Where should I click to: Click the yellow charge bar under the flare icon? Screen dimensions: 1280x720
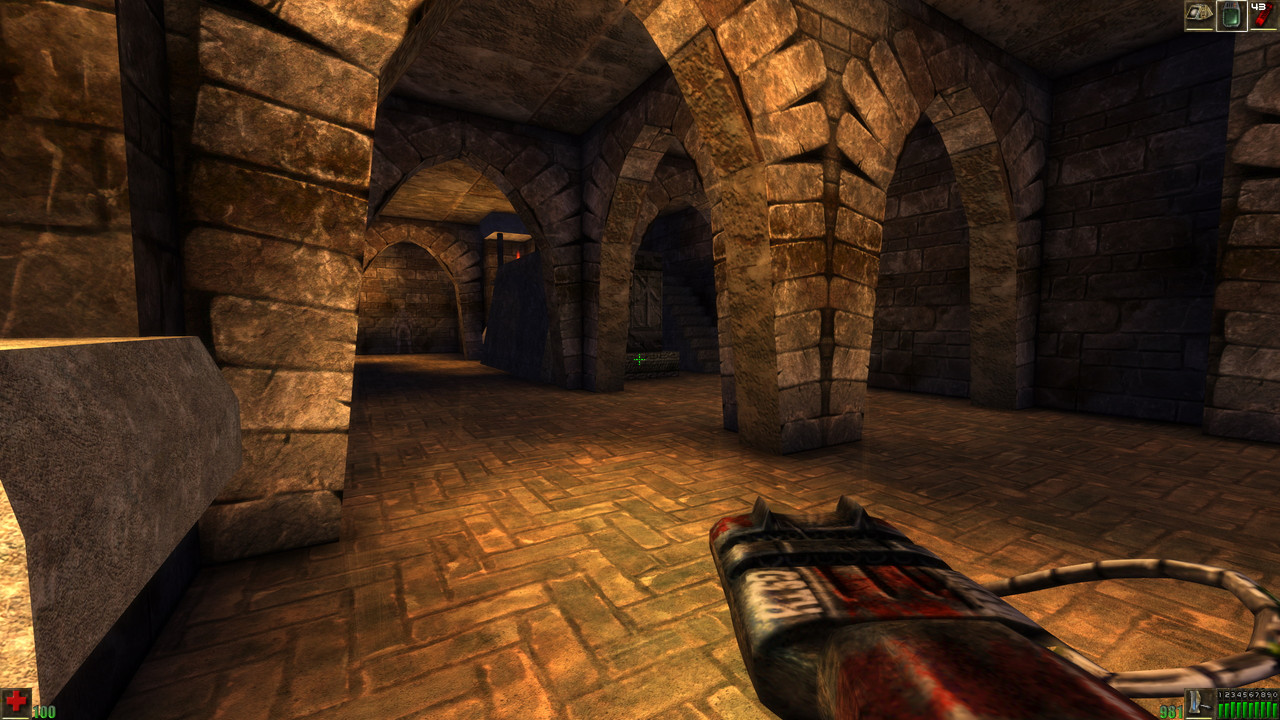1262,29
